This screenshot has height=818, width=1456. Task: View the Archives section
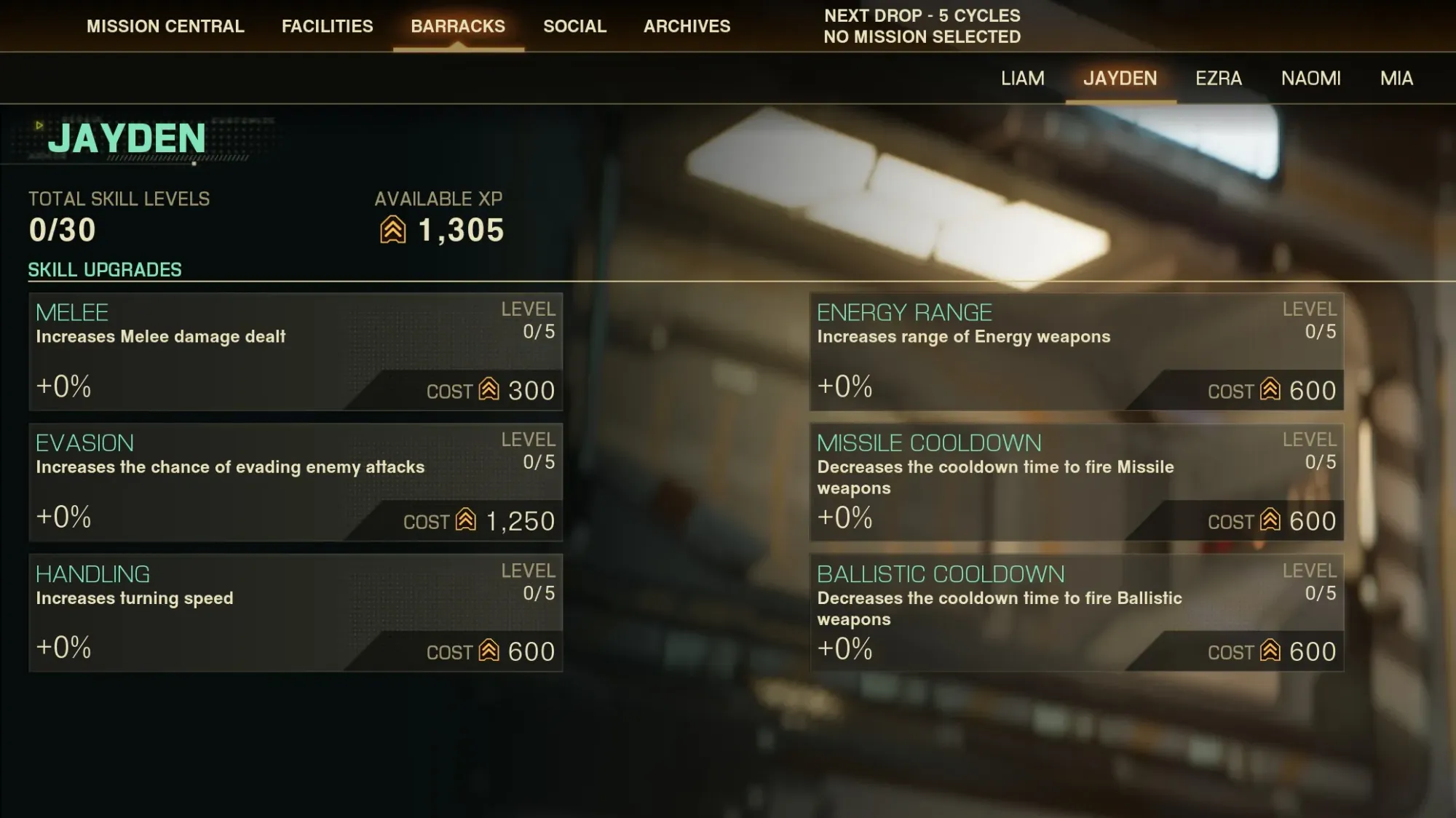687,26
